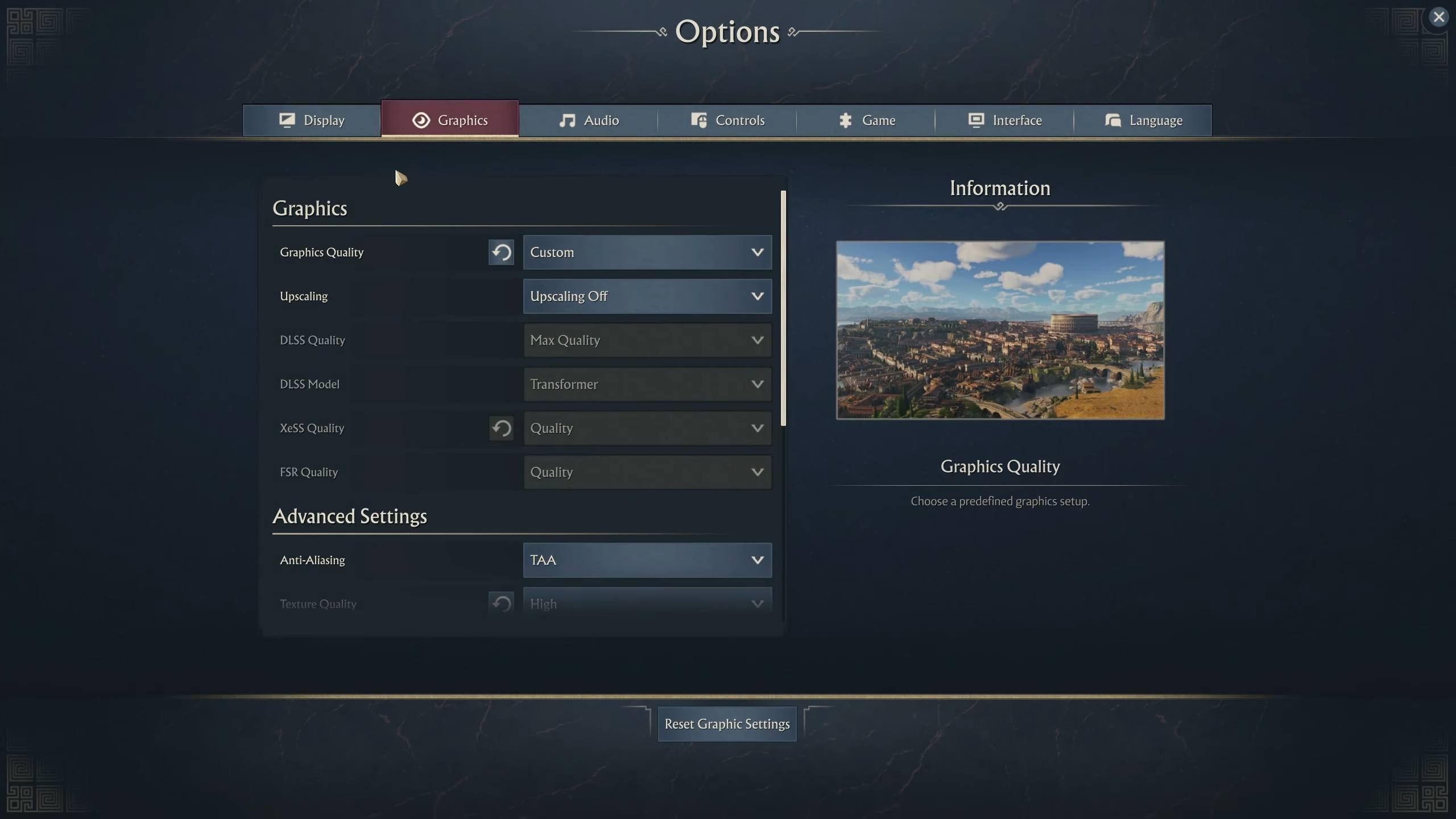Open the Upscaling dropdown showing Upscaling Off
Viewport: 1456px width, 819px height.
(x=647, y=296)
